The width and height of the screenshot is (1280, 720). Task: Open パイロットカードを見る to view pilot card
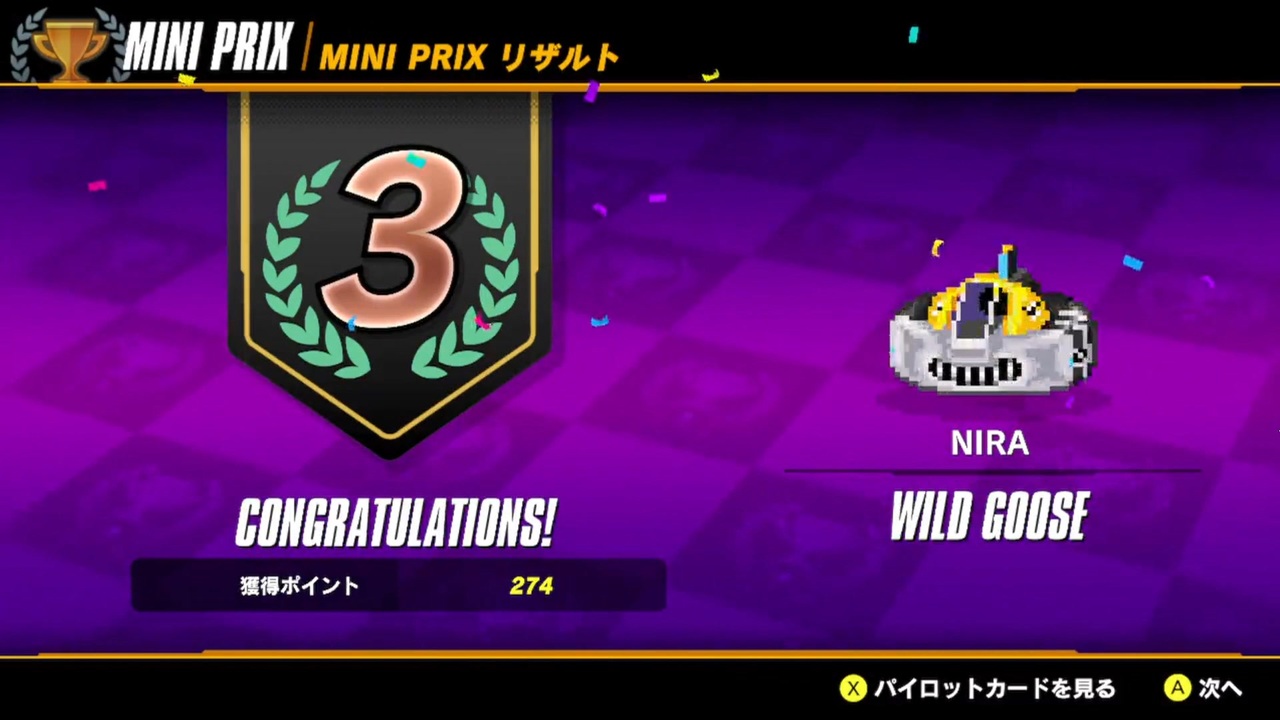click(990, 689)
